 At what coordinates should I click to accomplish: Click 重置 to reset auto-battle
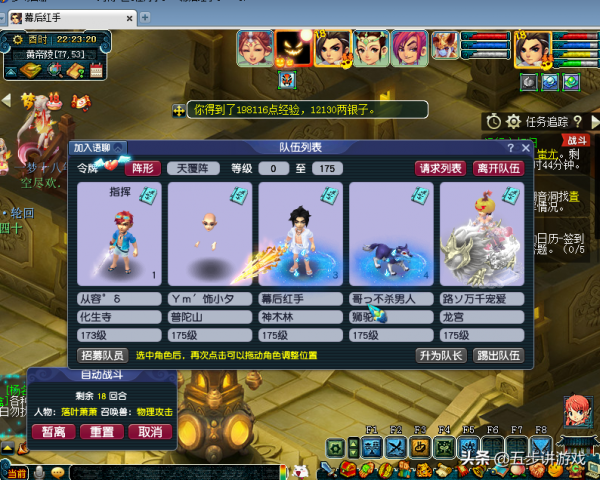(x=101, y=432)
